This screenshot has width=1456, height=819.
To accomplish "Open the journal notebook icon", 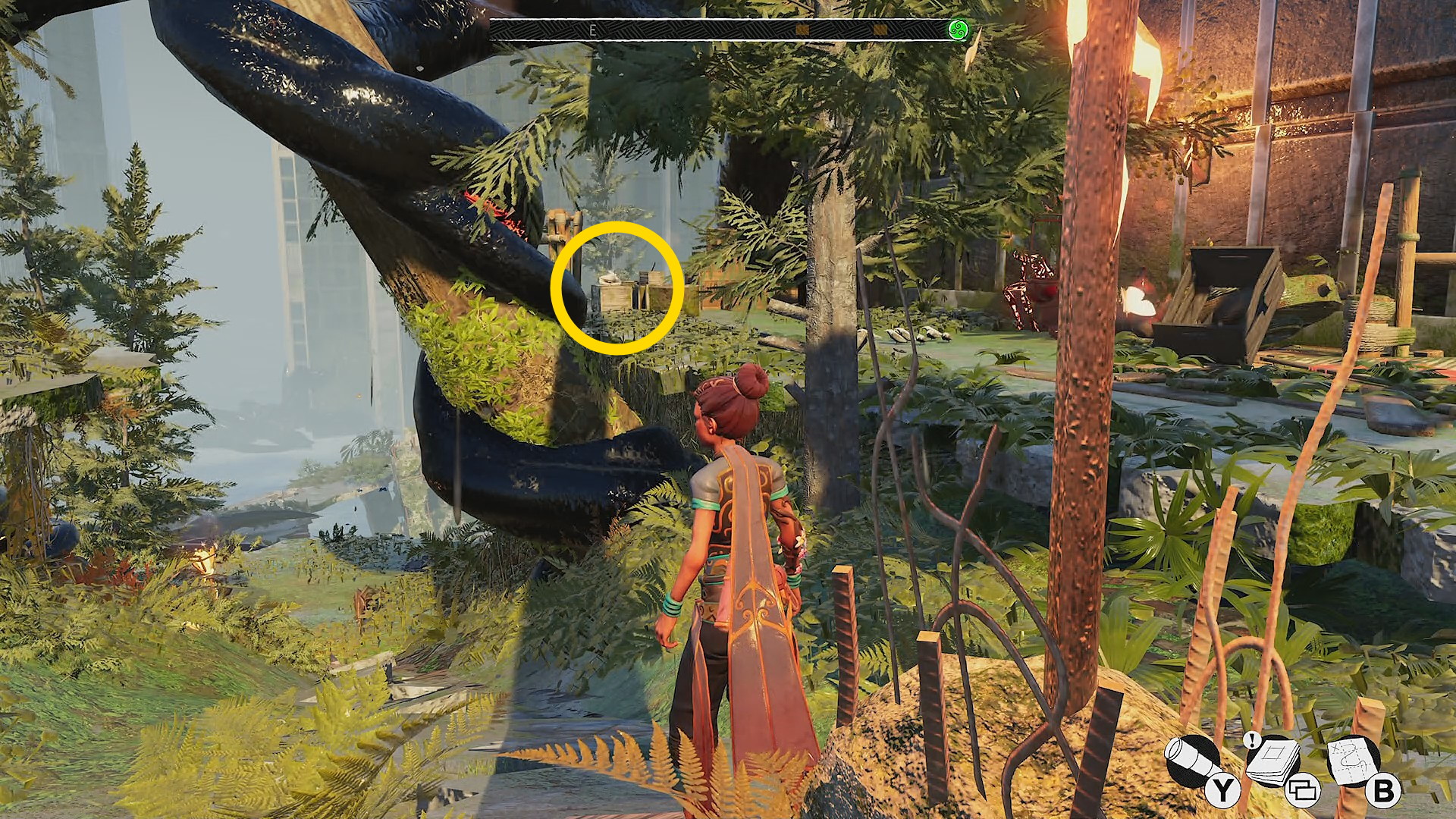I will (x=1272, y=761).
